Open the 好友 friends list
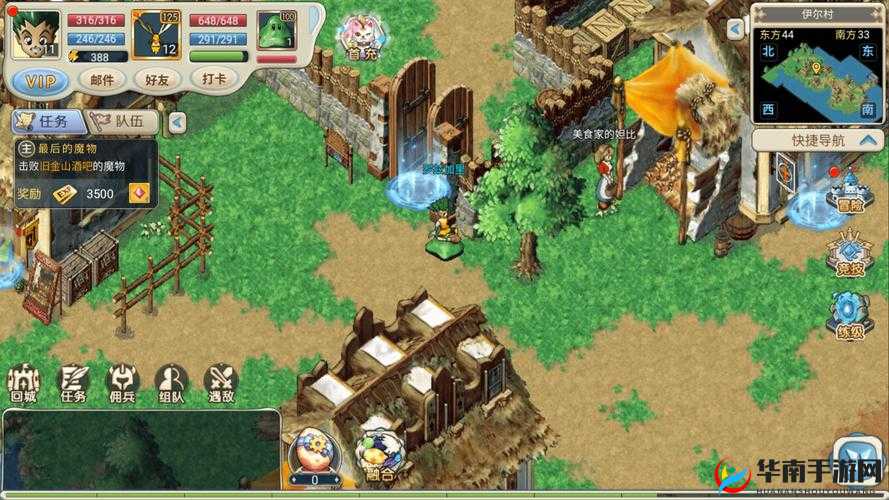Image resolution: width=889 pixels, height=500 pixels. pos(156,81)
